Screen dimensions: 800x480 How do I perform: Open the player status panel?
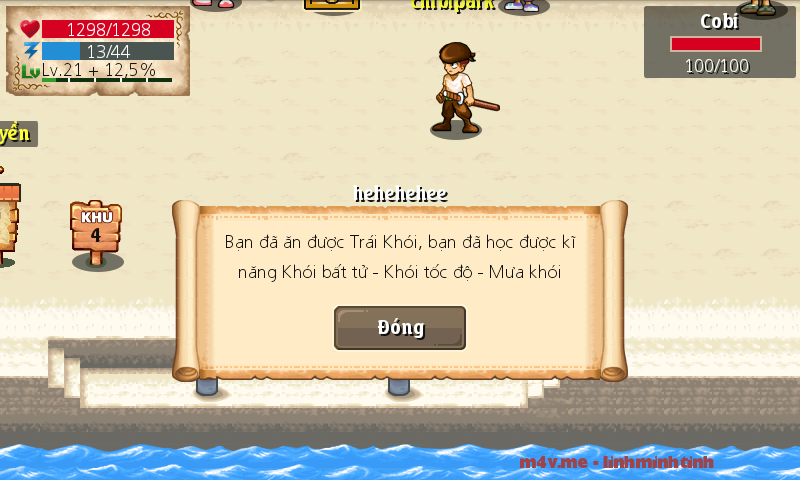(97, 50)
